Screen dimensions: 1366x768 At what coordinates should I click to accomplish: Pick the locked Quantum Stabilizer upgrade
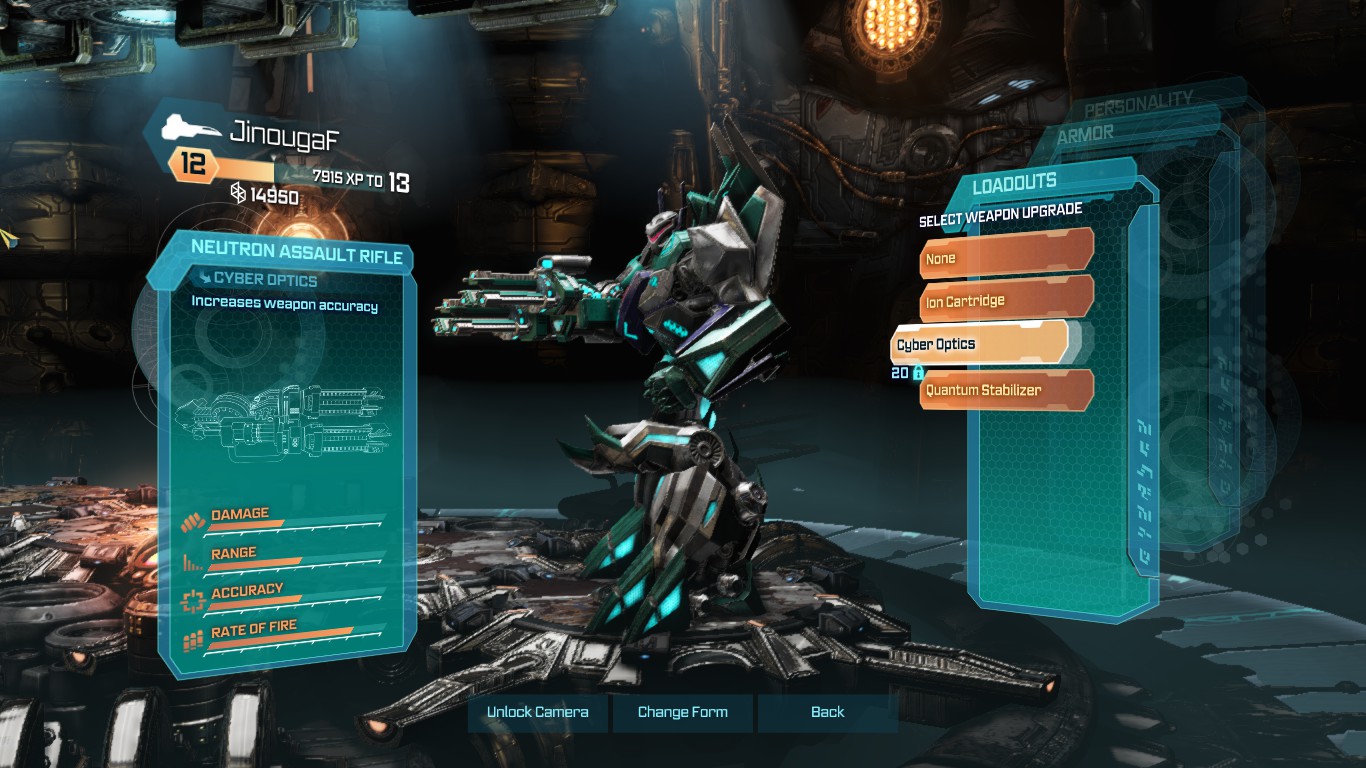pos(1005,390)
